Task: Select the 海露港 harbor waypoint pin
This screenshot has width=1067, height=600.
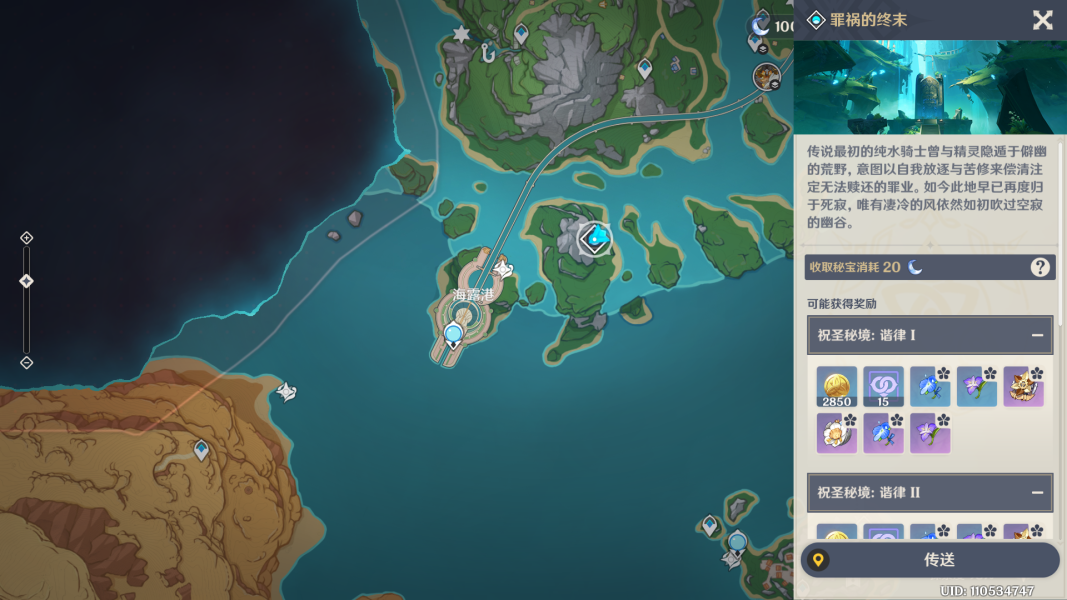Action: click(454, 335)
